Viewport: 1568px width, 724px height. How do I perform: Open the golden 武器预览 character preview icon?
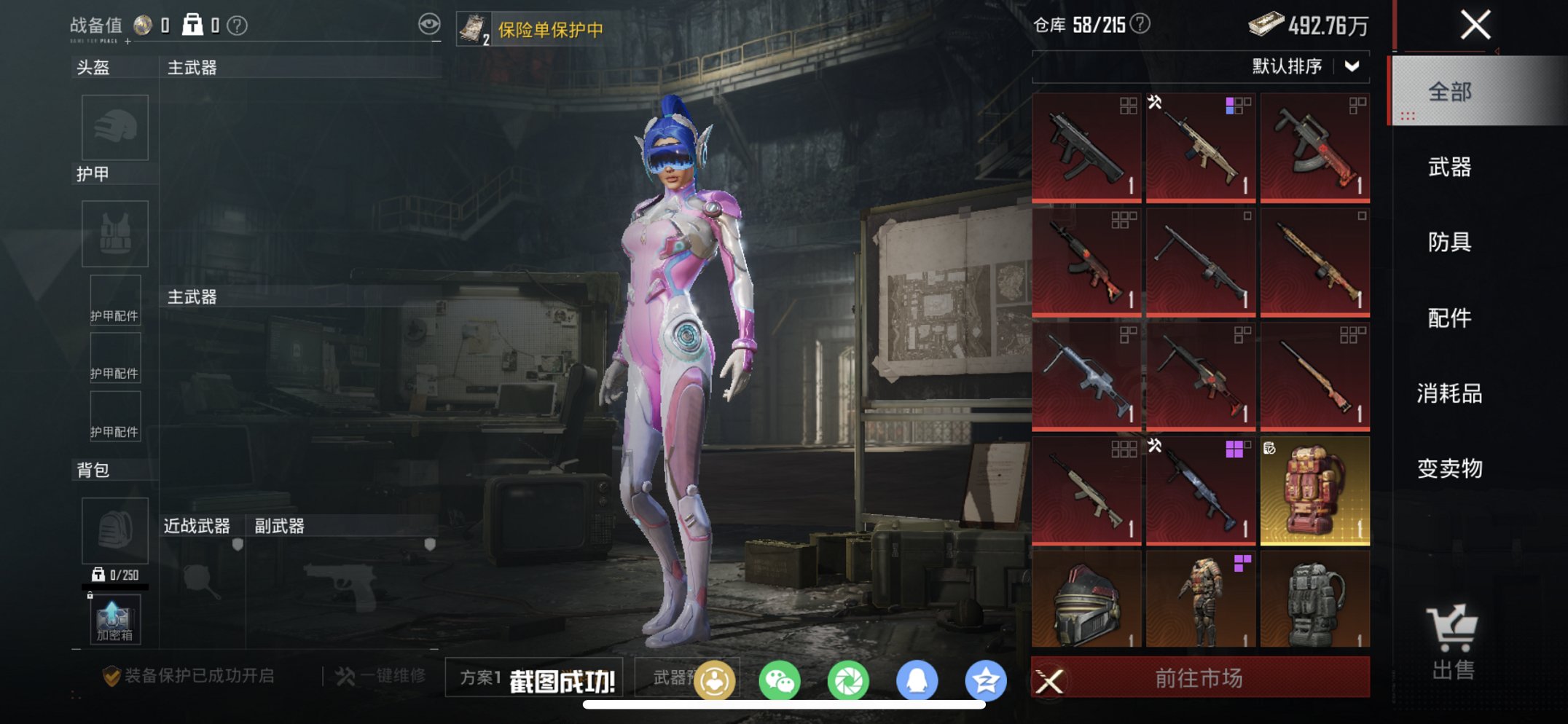tap(716, 679)
